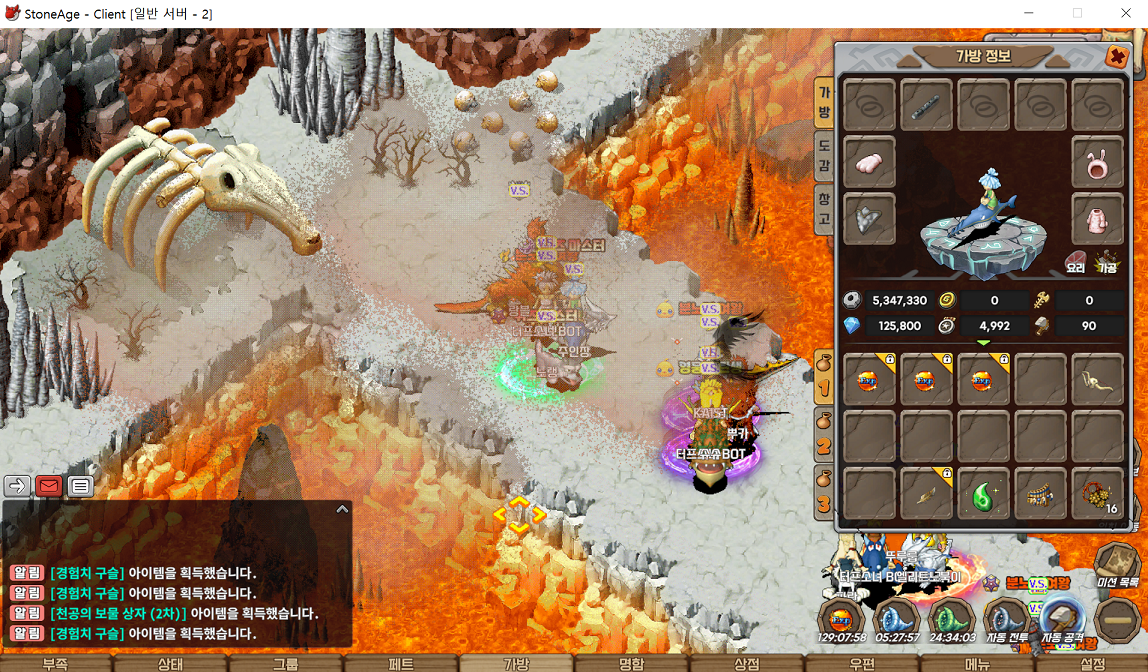Minimize the StoneAge client window
Viewport: 1148px width, 672px height.
click(x=1030, y=13)
